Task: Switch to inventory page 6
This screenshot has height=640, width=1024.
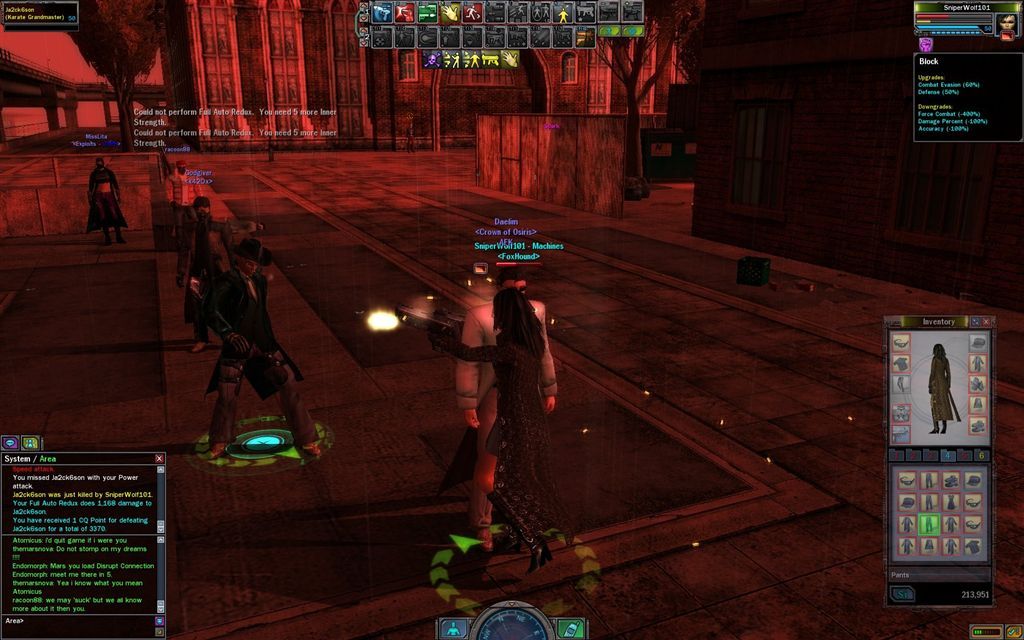Action: [981, 455]
